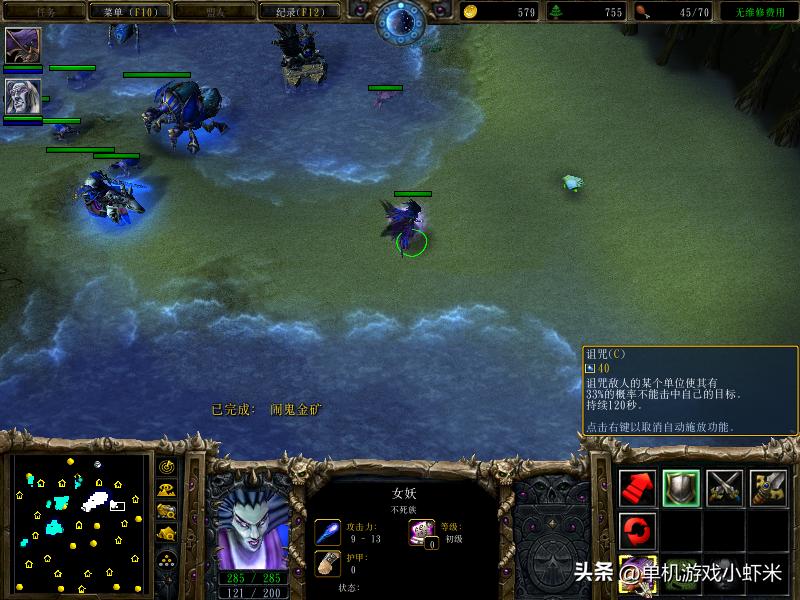Toggle minimap terrain display button
This screenshot has height=600, width=800.
(166, 489)
